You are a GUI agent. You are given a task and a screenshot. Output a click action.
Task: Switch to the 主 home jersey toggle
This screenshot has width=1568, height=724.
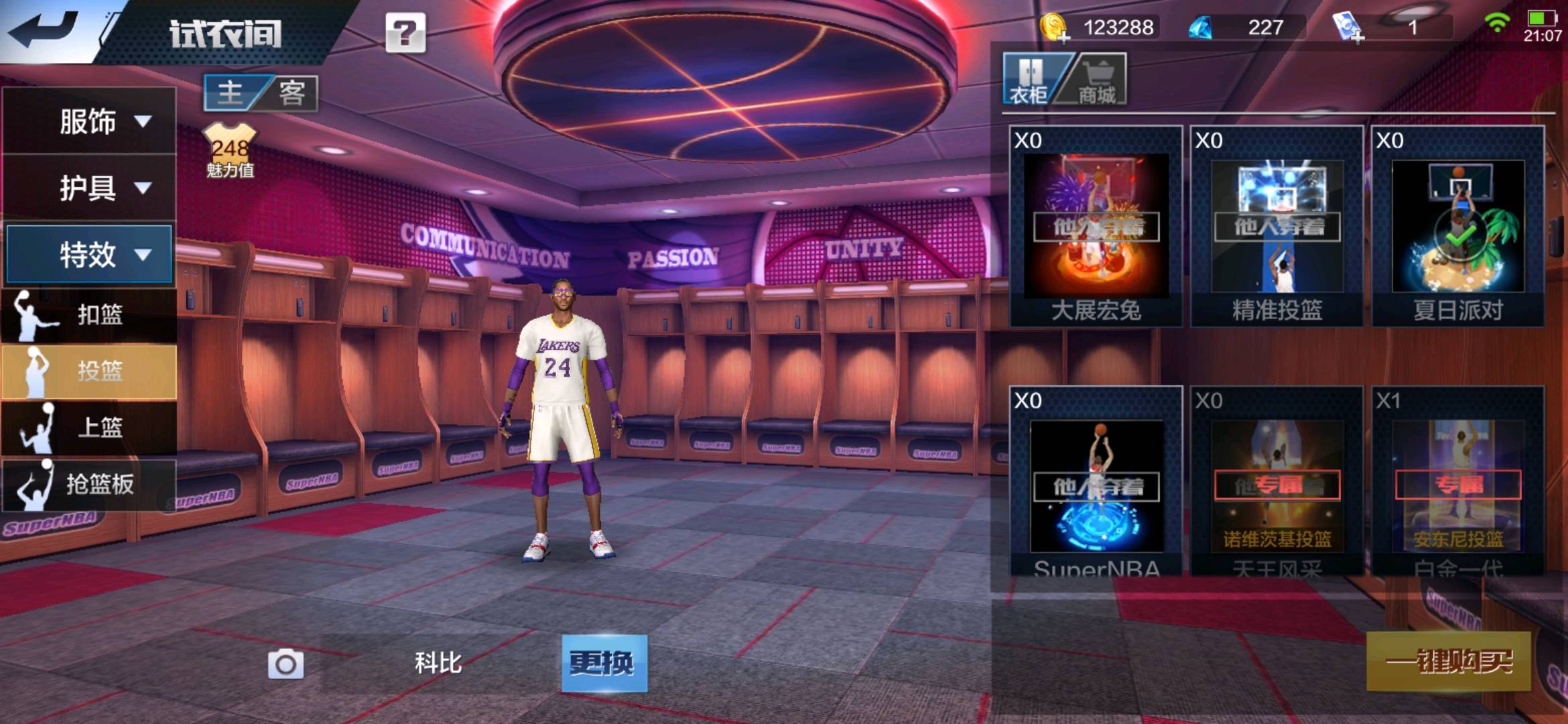[231, 93]
